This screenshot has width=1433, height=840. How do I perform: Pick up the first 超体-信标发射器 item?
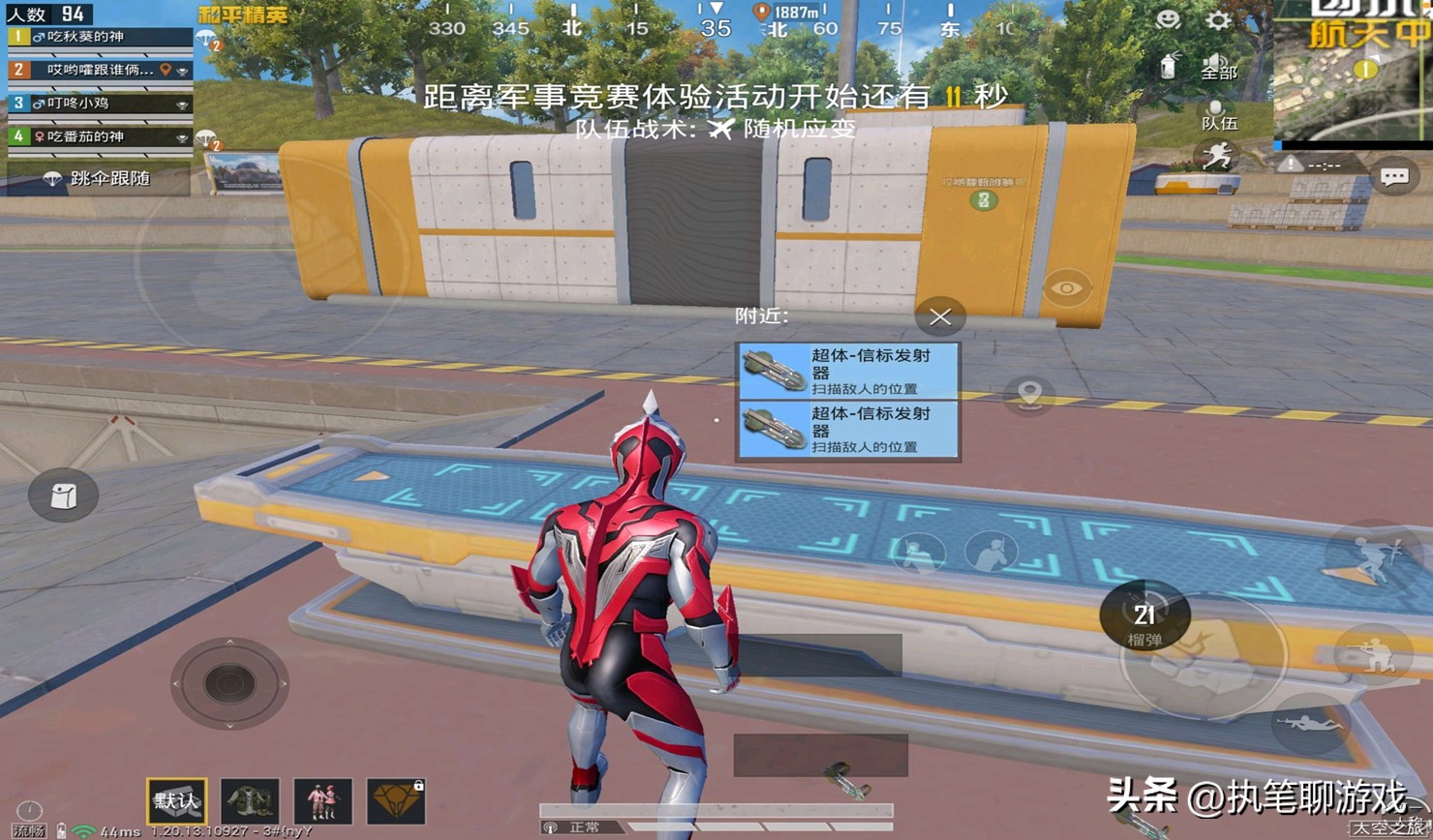coord(848,371)
